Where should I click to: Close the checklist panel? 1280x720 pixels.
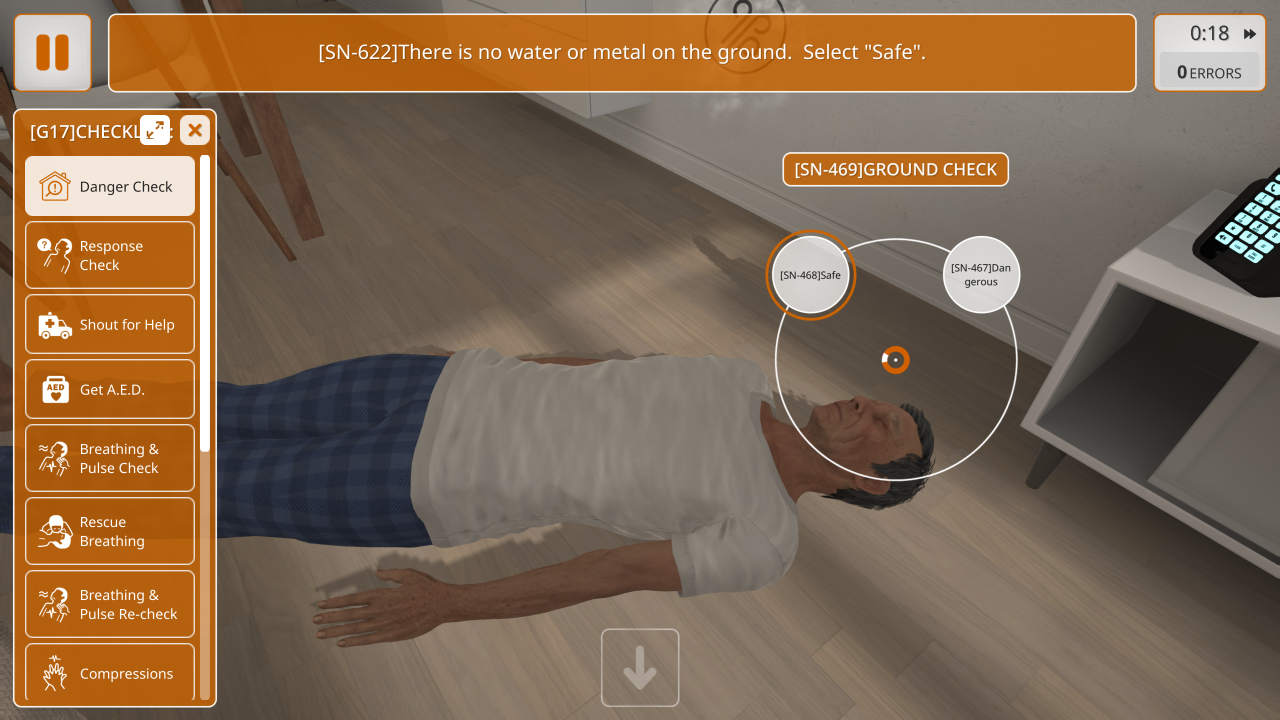pyautogui.click(x=195, y=130)
